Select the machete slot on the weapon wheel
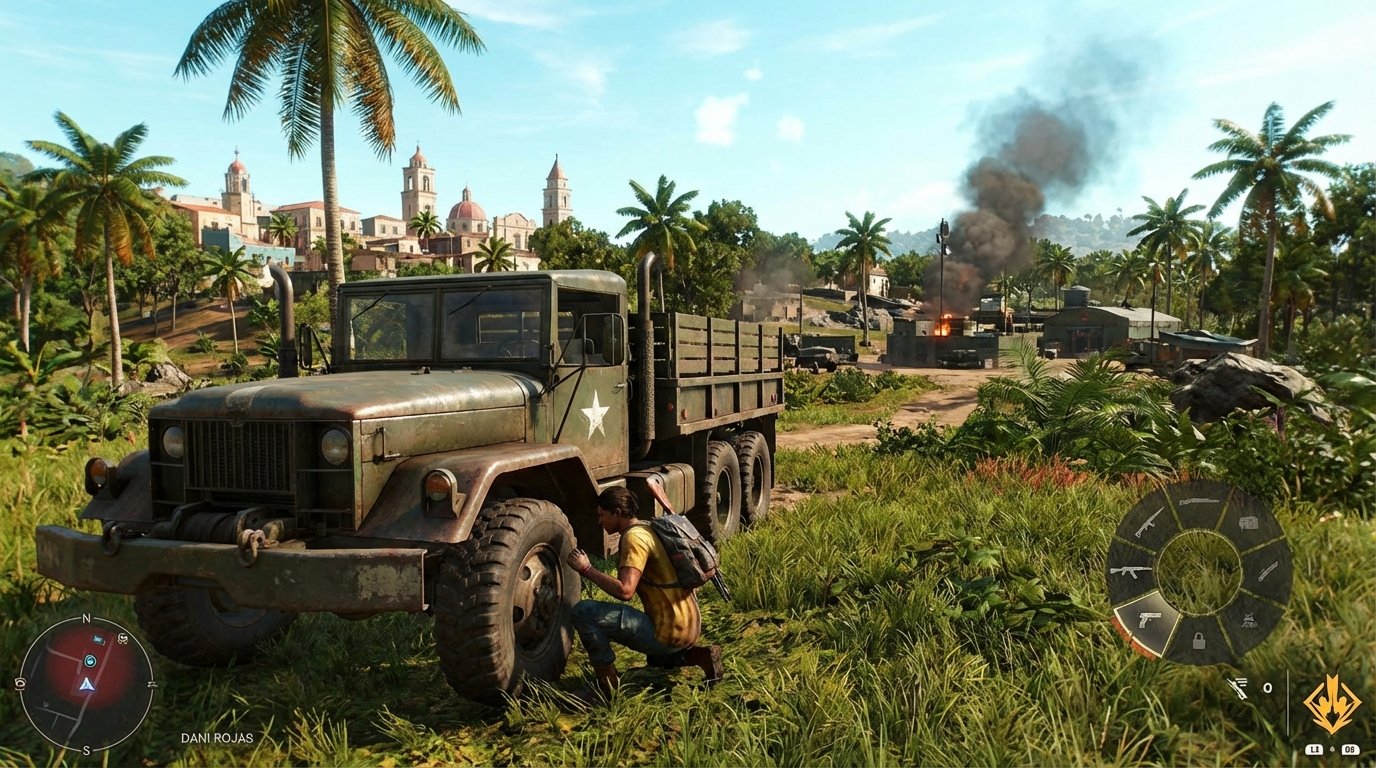 (1267, 572)
